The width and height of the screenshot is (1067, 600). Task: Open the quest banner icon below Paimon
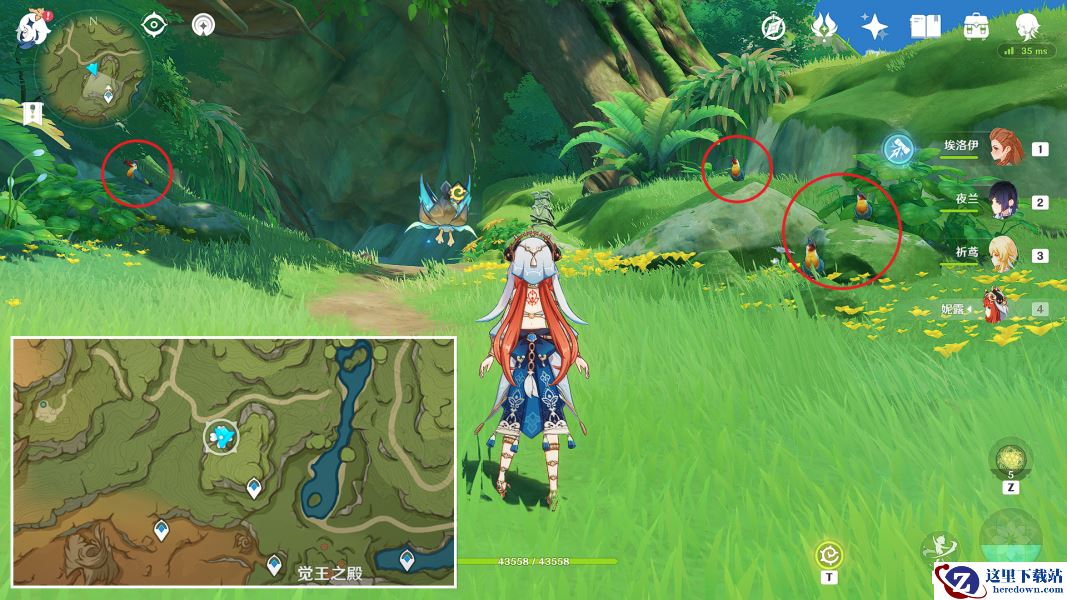tap(32, 113)
